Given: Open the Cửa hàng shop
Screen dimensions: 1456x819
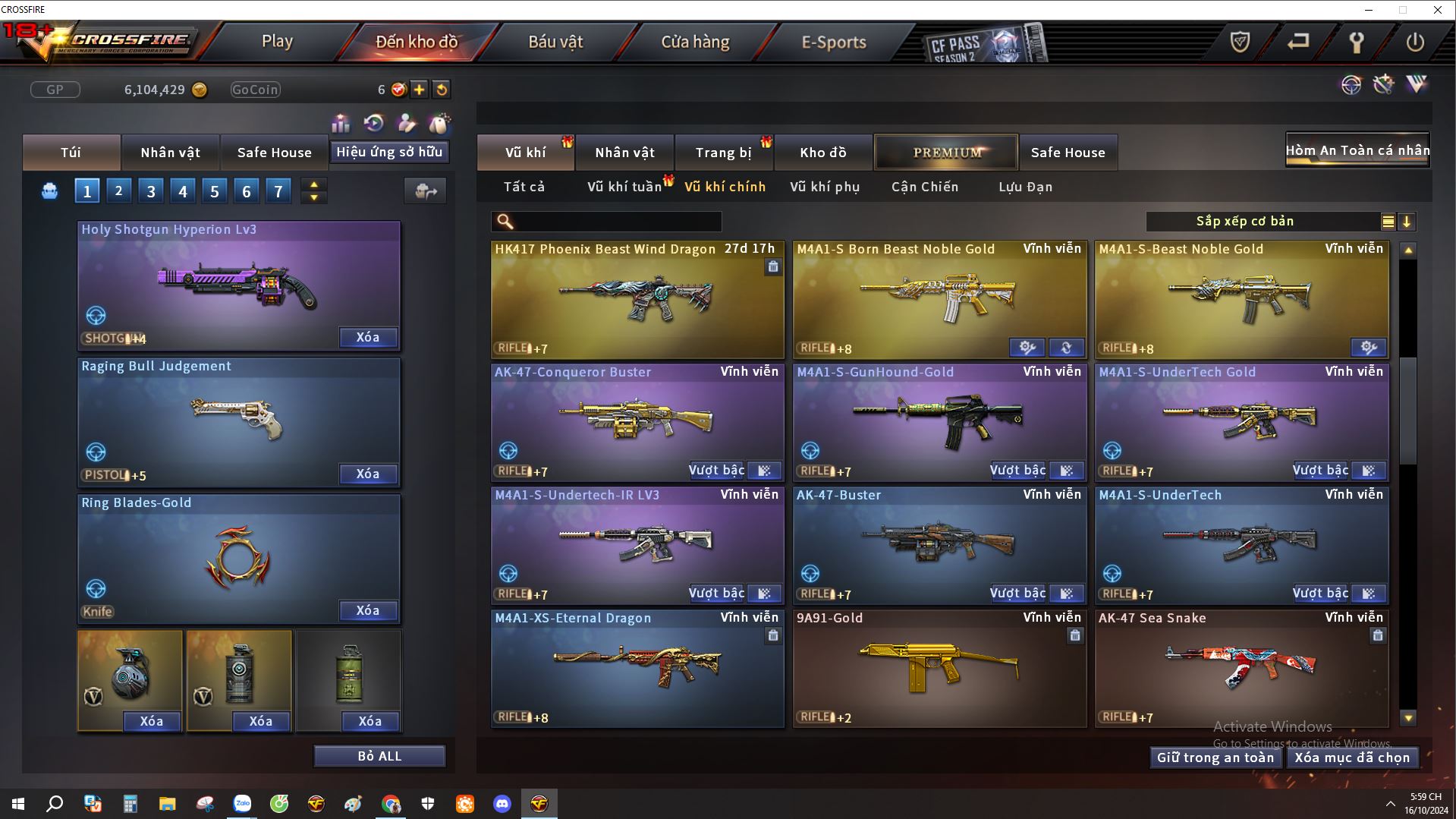Looking at the screenshot, I should coord(695,42).
